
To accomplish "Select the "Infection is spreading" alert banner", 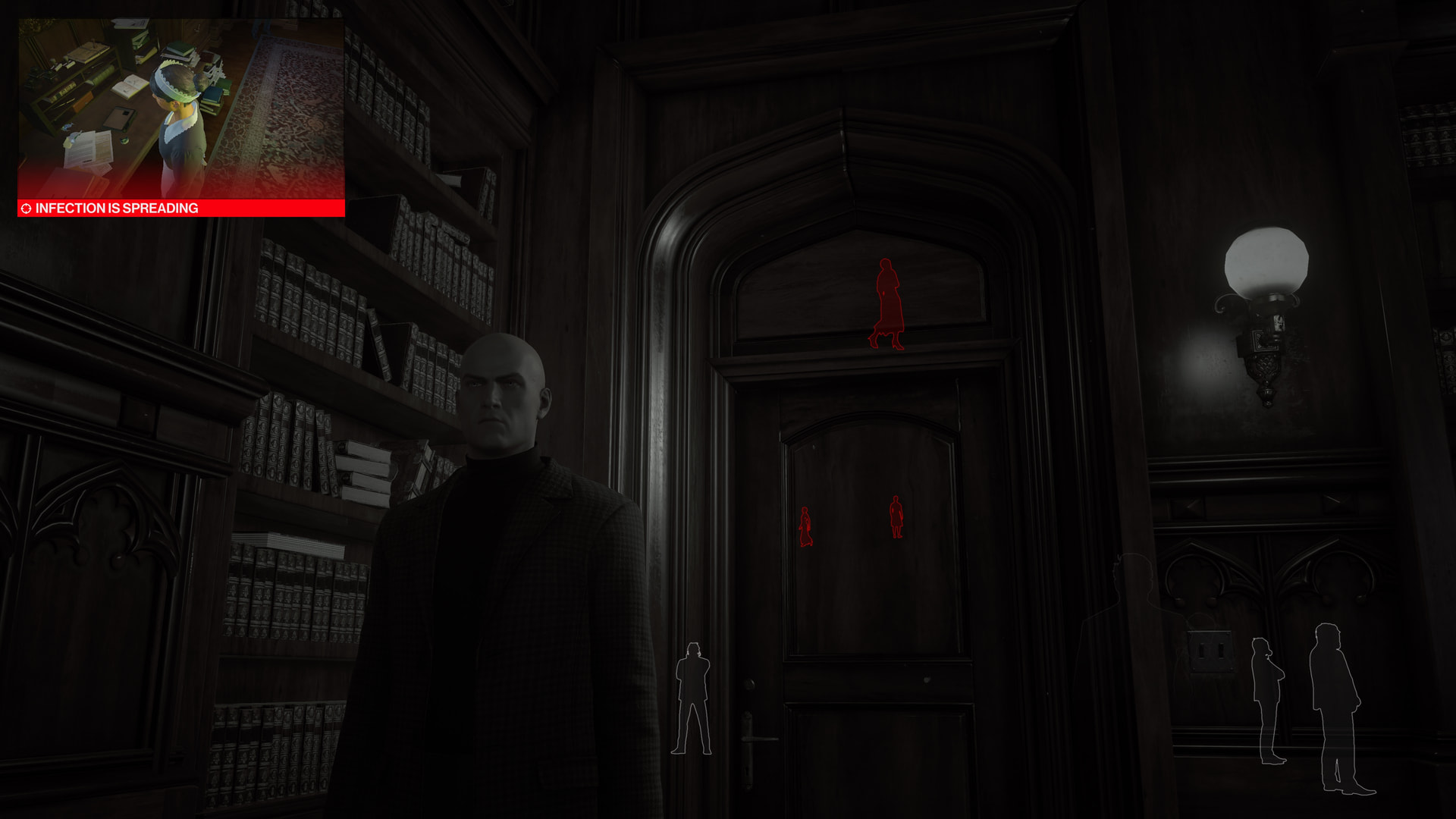I will 180,209.
